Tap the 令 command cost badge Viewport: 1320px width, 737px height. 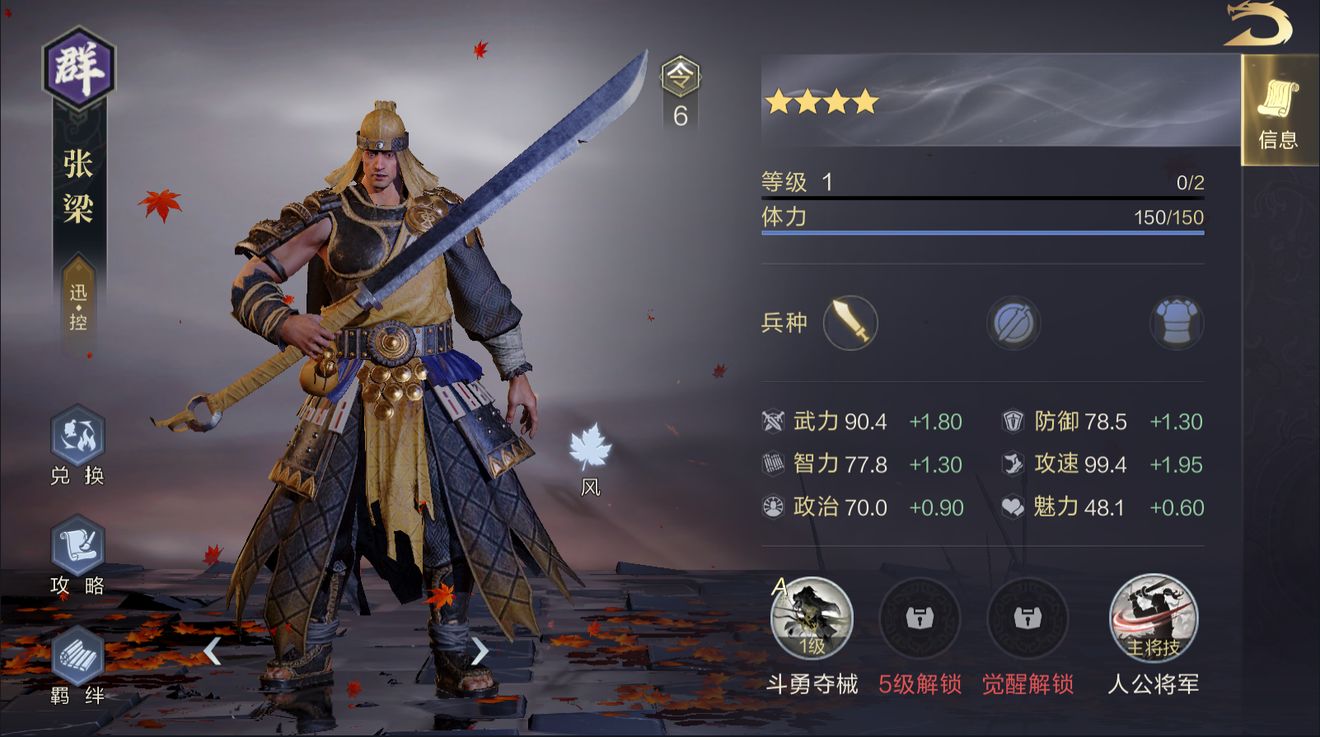point(681,77)
